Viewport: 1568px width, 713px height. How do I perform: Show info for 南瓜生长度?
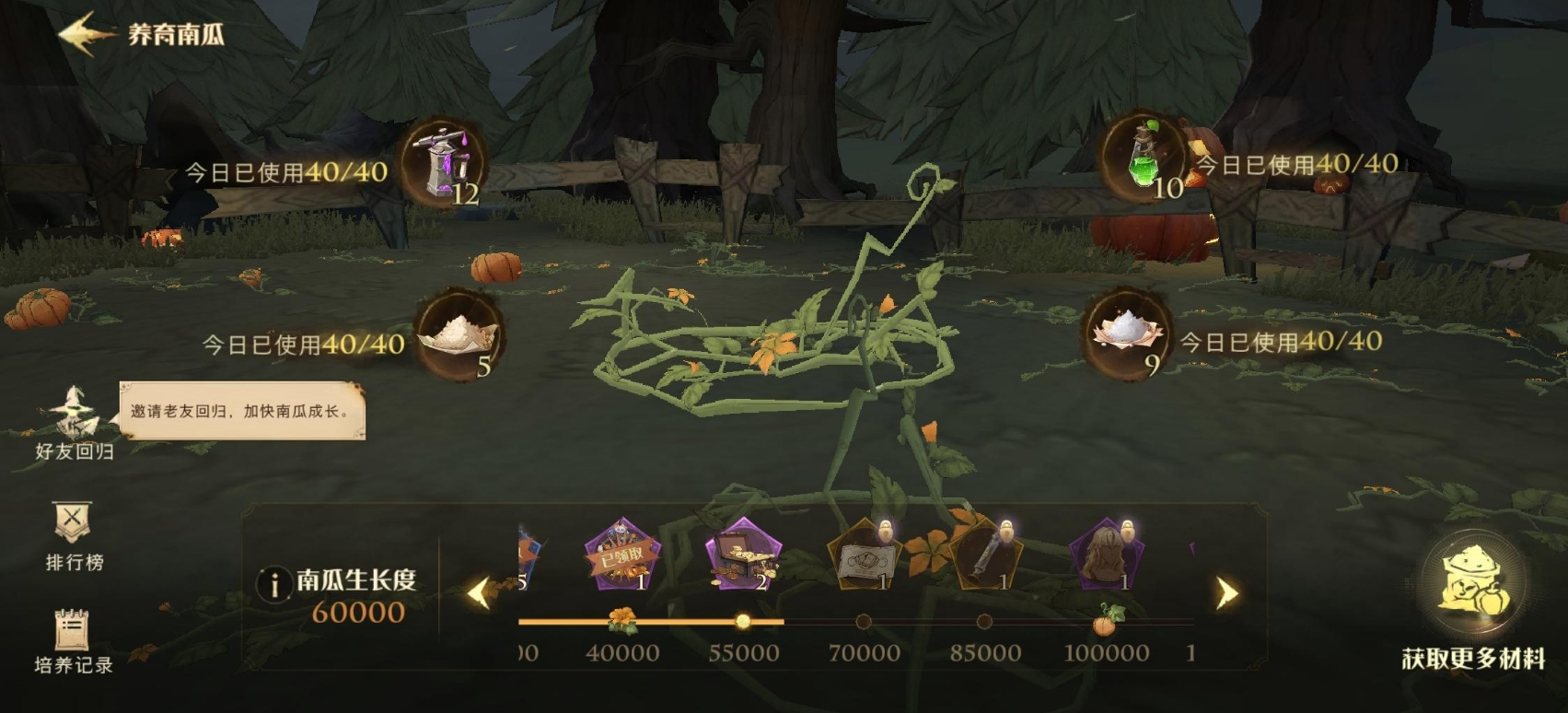point(273,585)
